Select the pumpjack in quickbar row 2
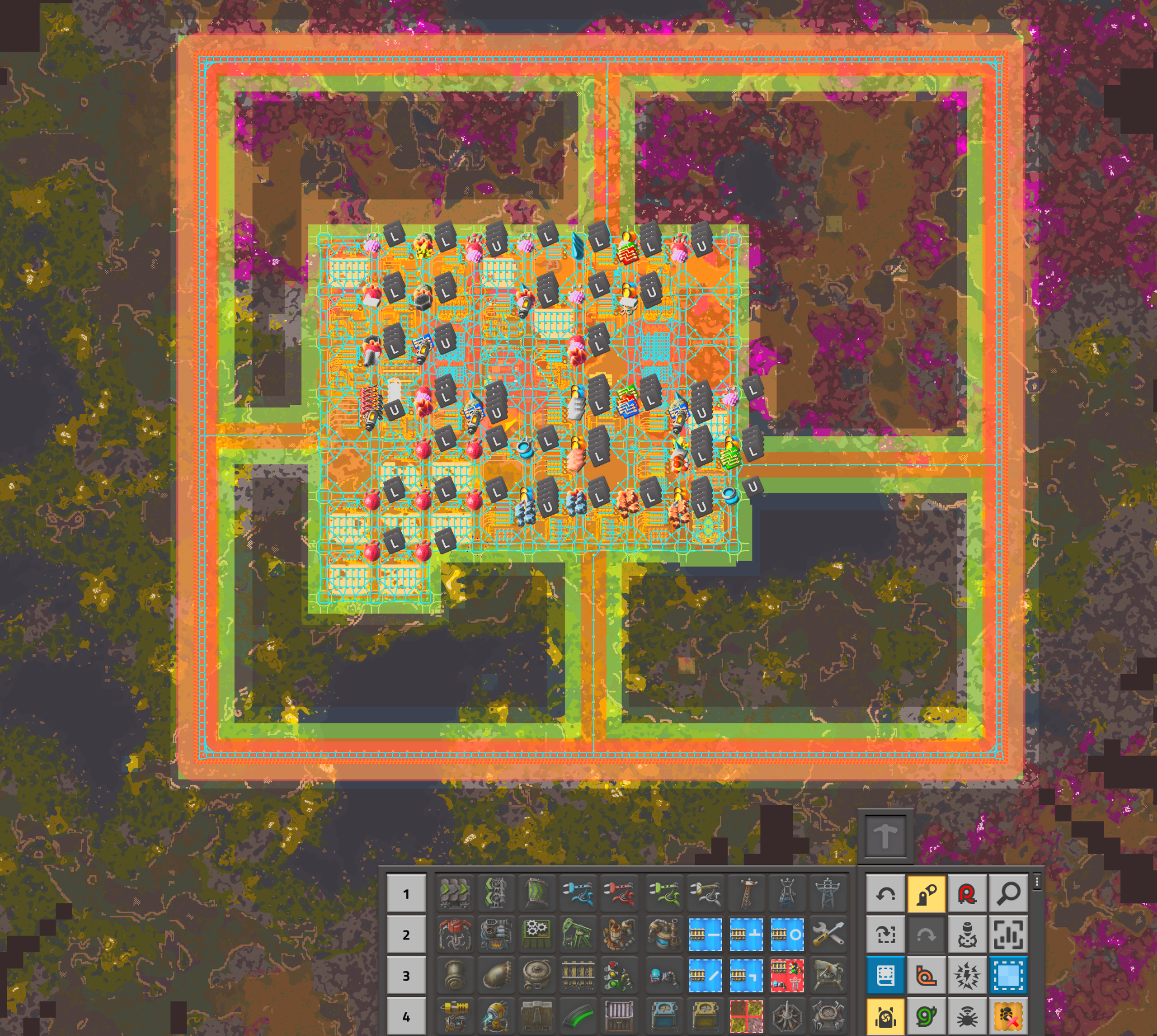1157x1036 pixels. click(578, 933)
